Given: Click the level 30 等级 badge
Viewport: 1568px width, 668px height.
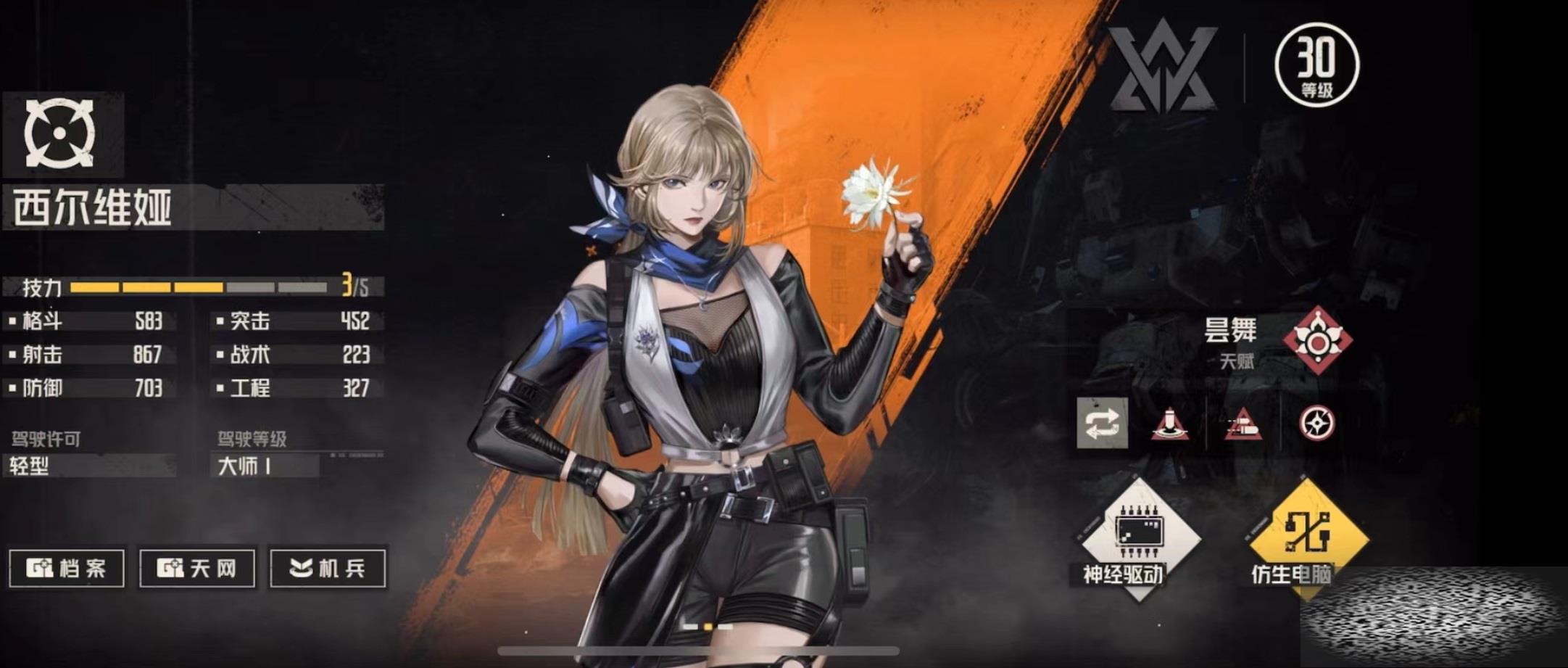Looking at the screenshot, I should (1316, 65).
